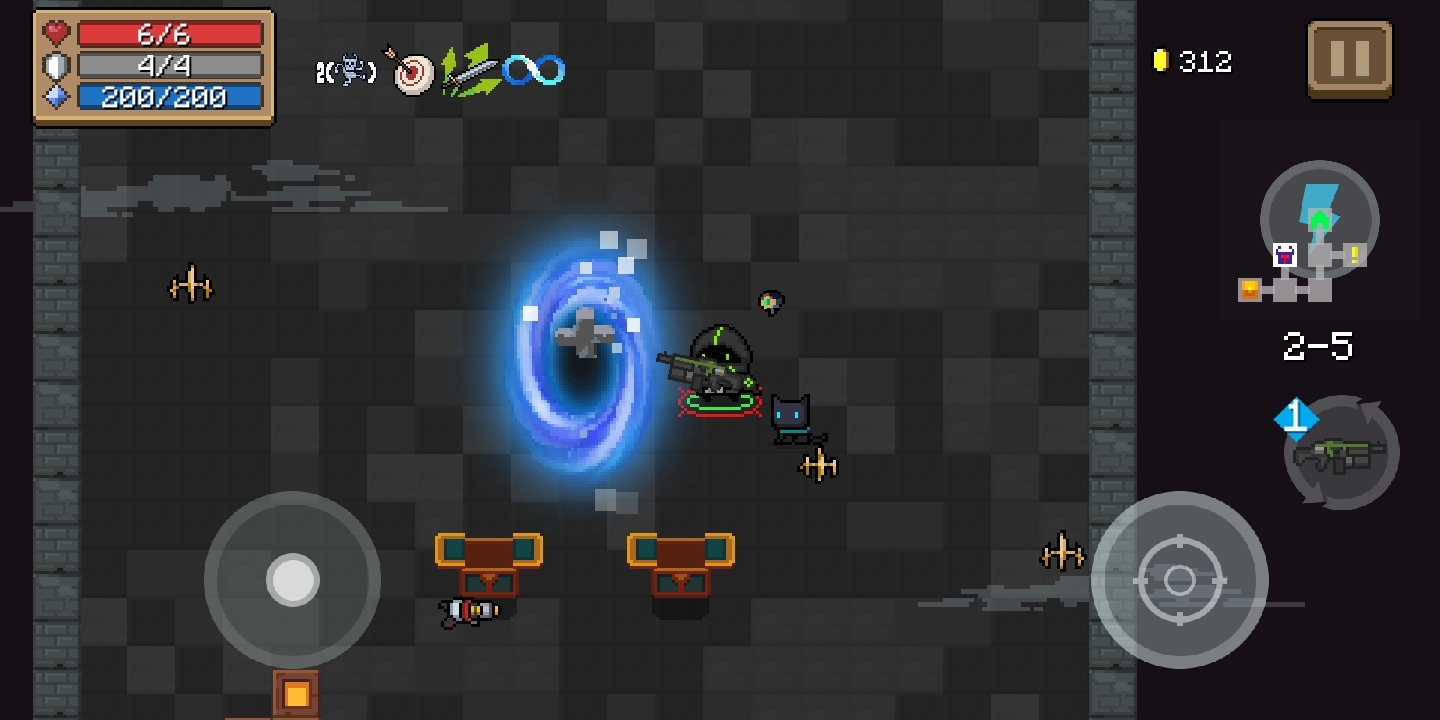Tap the dancing skeleton buff icon

coord(347,71)
